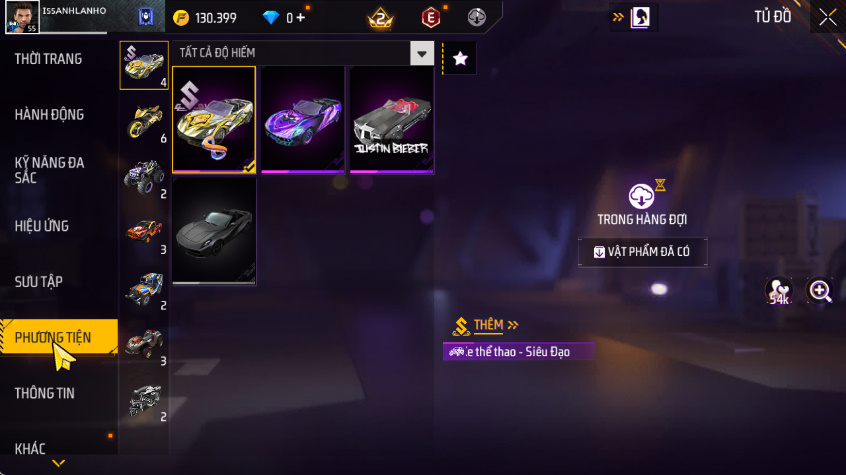The image size is (846, 475).
Task: Open the Tất Cả Độ Hiếm rarity dropdown
Action: click(x=423, y=54)
